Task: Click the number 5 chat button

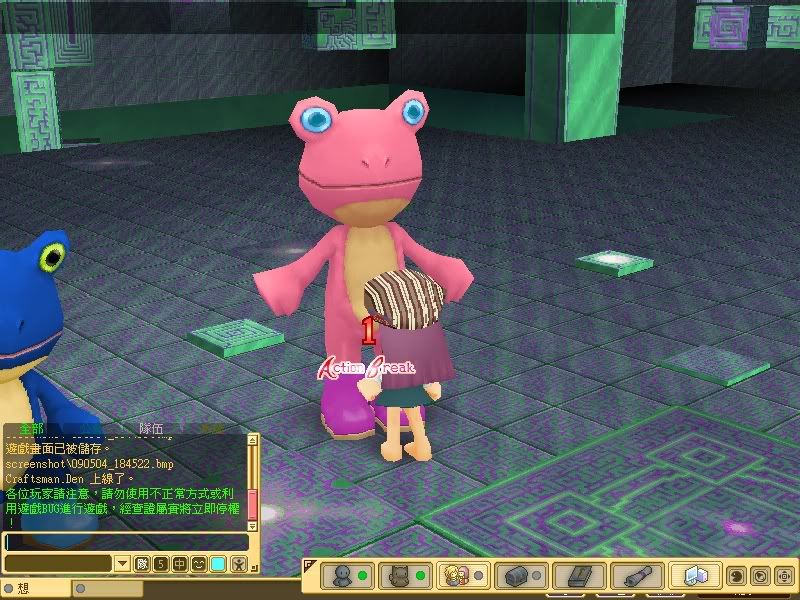Action: click(161, 564)
